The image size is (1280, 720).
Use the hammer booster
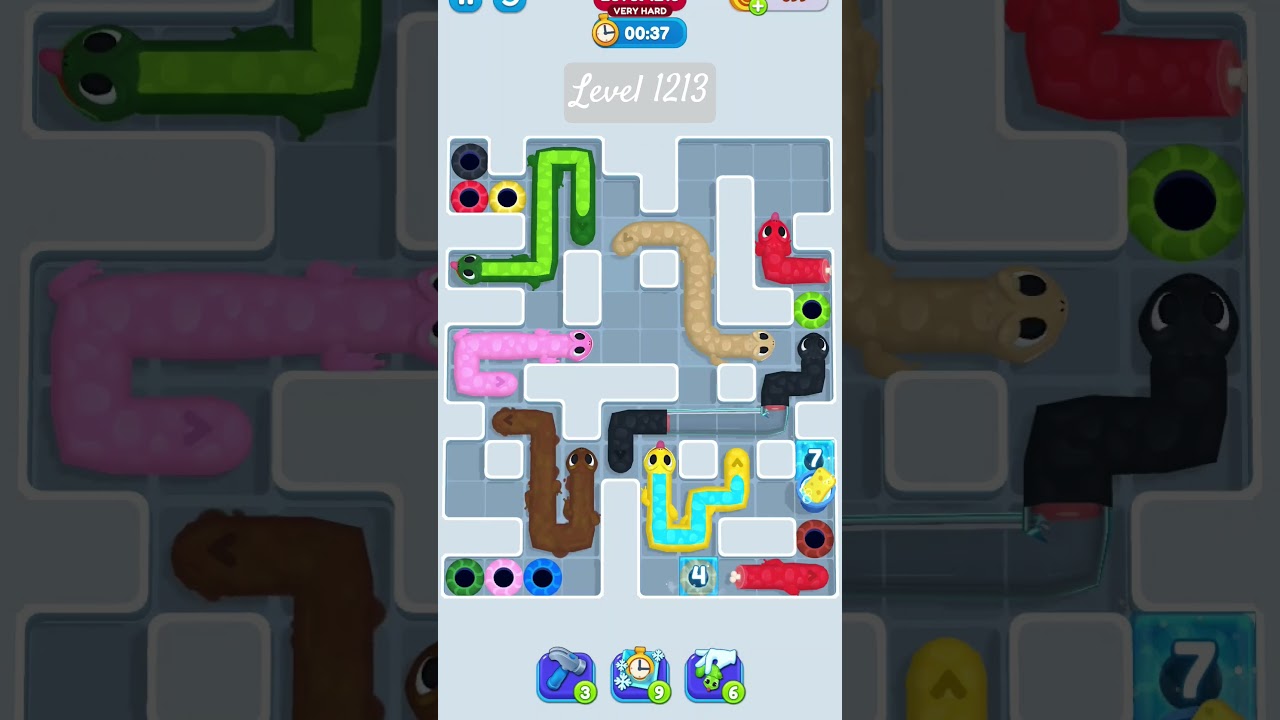click(565, 673)
